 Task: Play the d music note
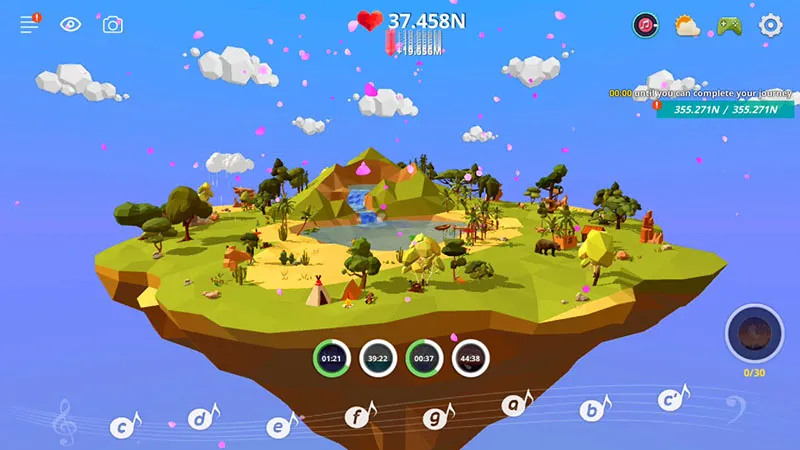pos(202,420)
